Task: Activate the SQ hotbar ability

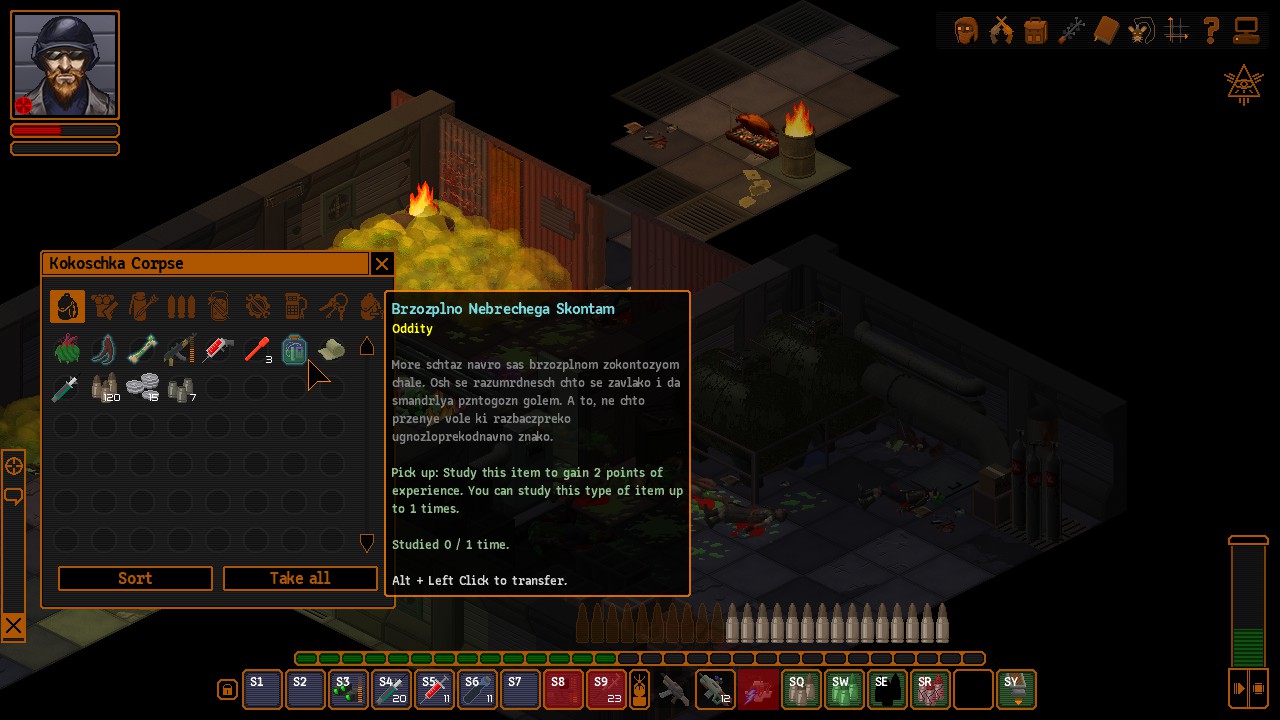Action: point(801,690)
